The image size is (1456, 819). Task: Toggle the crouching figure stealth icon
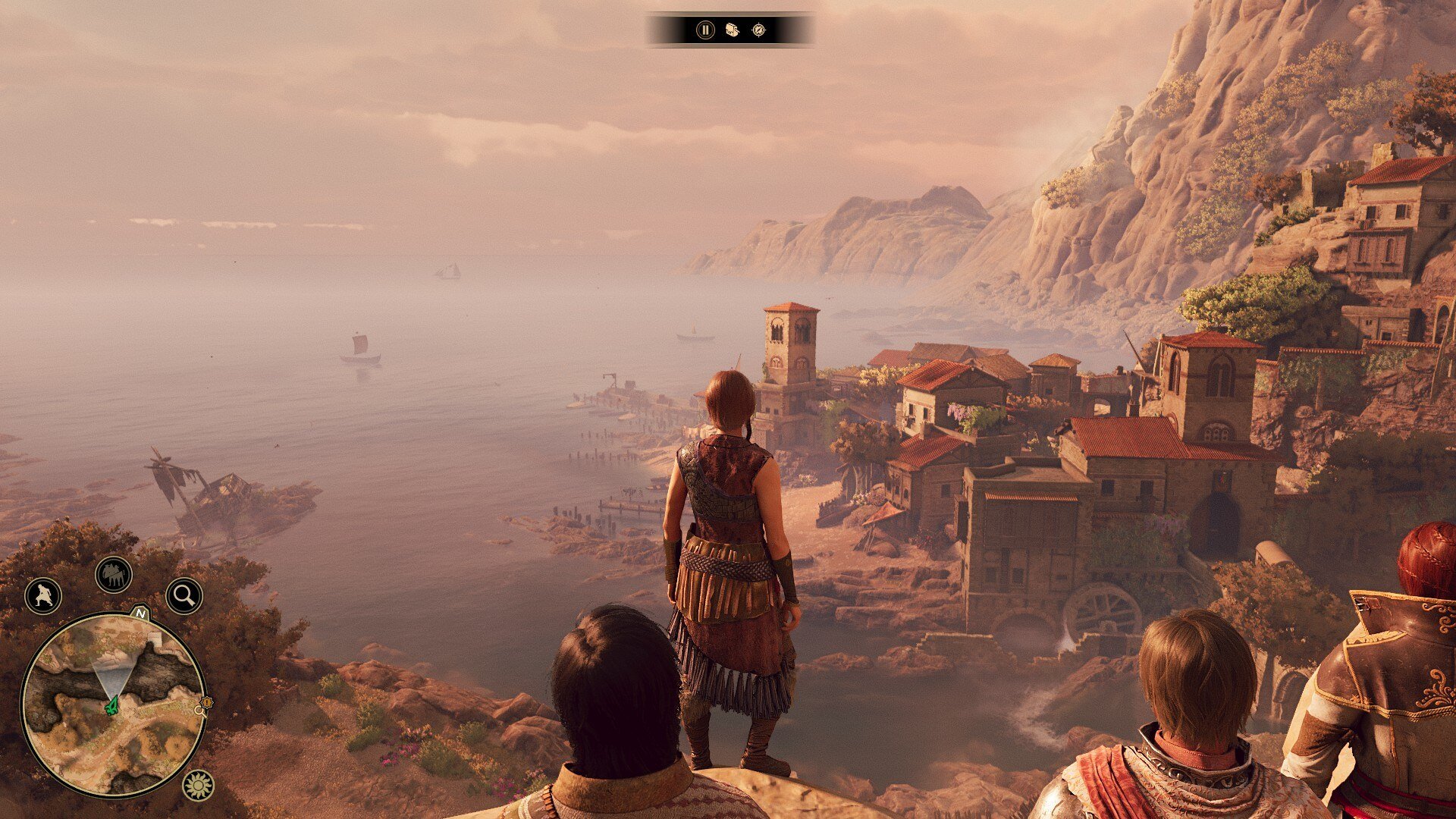(42, 596)
